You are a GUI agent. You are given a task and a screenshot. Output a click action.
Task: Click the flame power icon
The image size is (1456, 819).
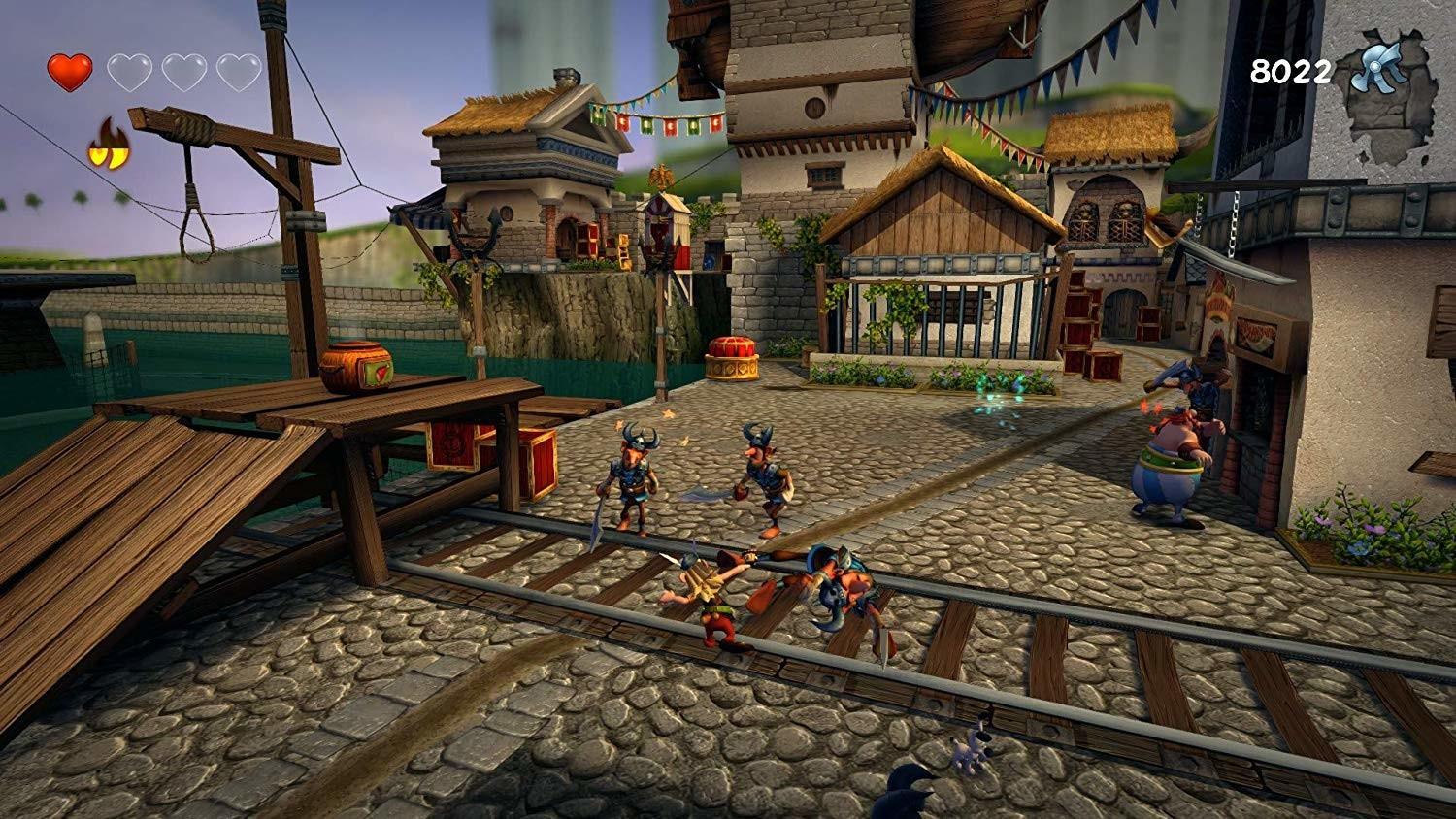[x=109, y=145]
